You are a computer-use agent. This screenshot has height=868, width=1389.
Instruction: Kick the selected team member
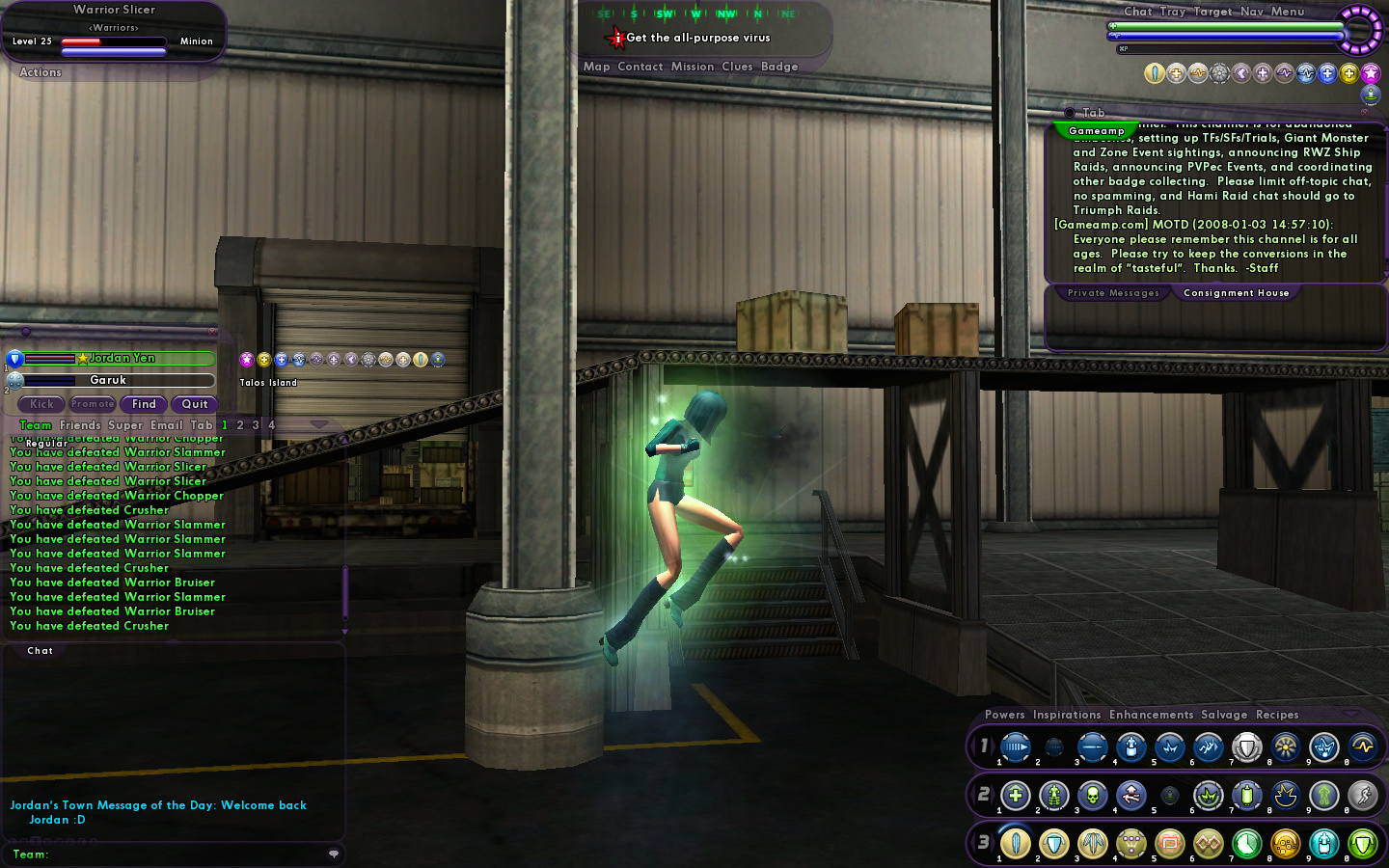(x=41, y=404)
